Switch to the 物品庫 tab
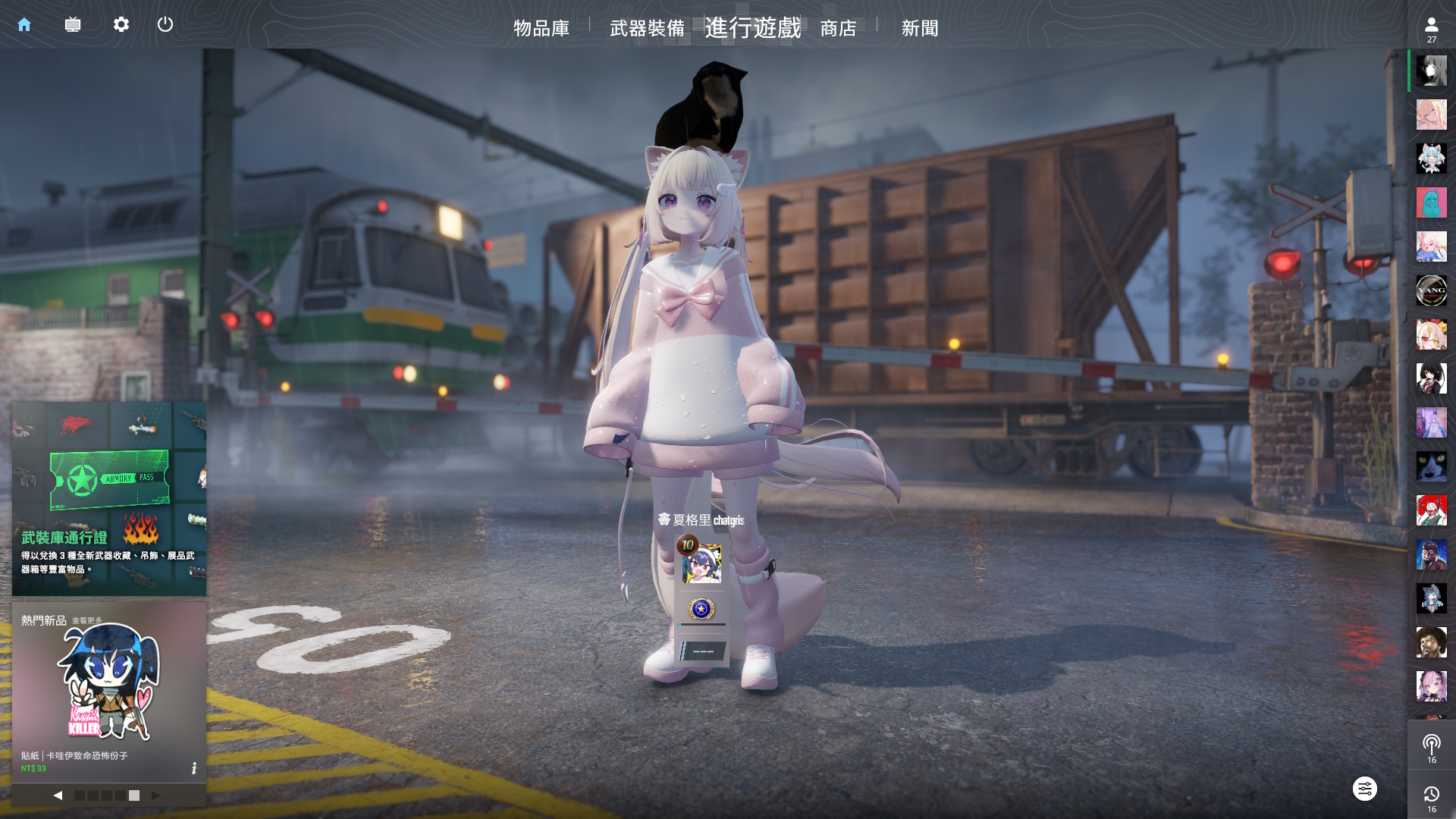The height and width of the screenshot is (819, 1456). point(541,28)
